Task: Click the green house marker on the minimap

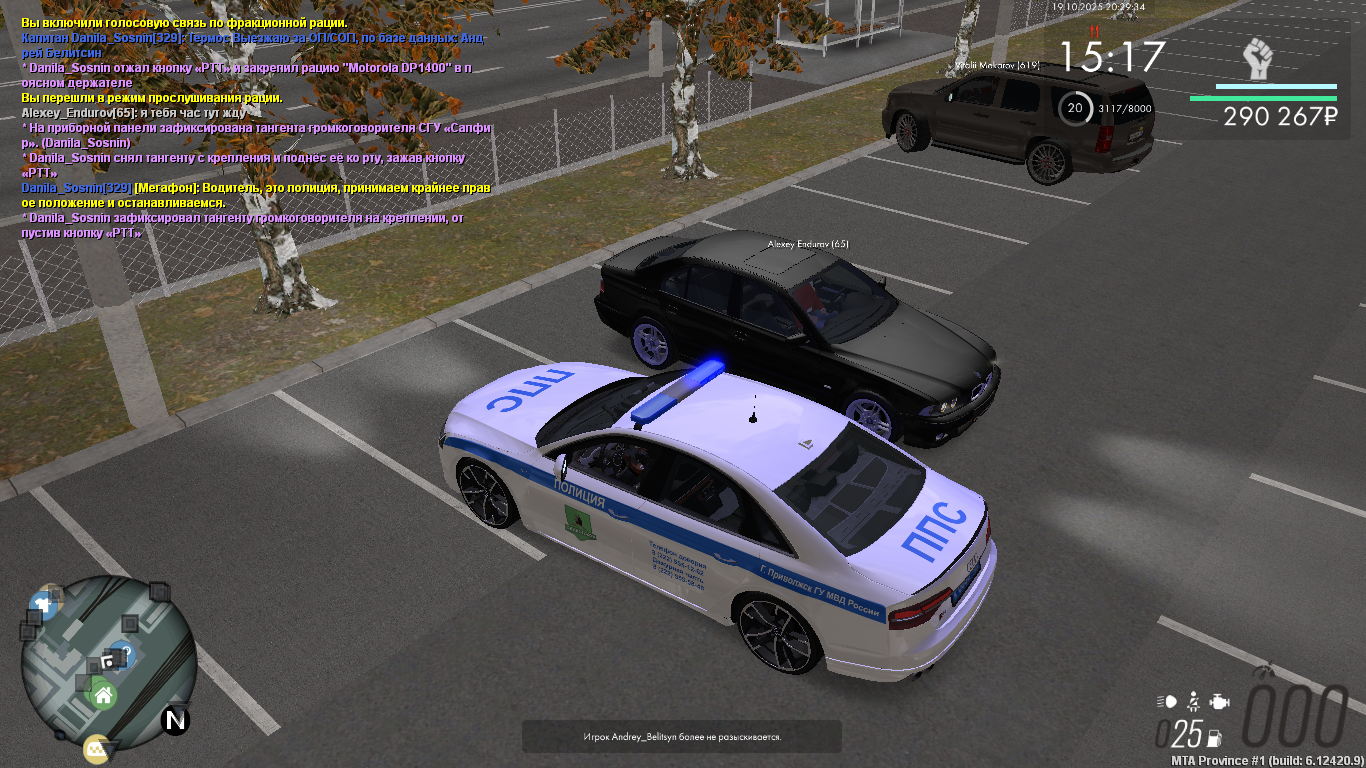Action: point(102,694)
